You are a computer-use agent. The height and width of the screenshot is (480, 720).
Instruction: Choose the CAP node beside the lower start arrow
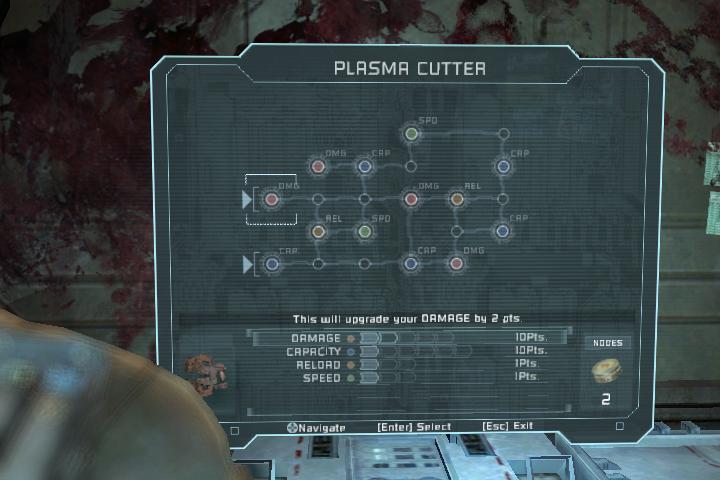pyautogui.click(x=272, y=264)
